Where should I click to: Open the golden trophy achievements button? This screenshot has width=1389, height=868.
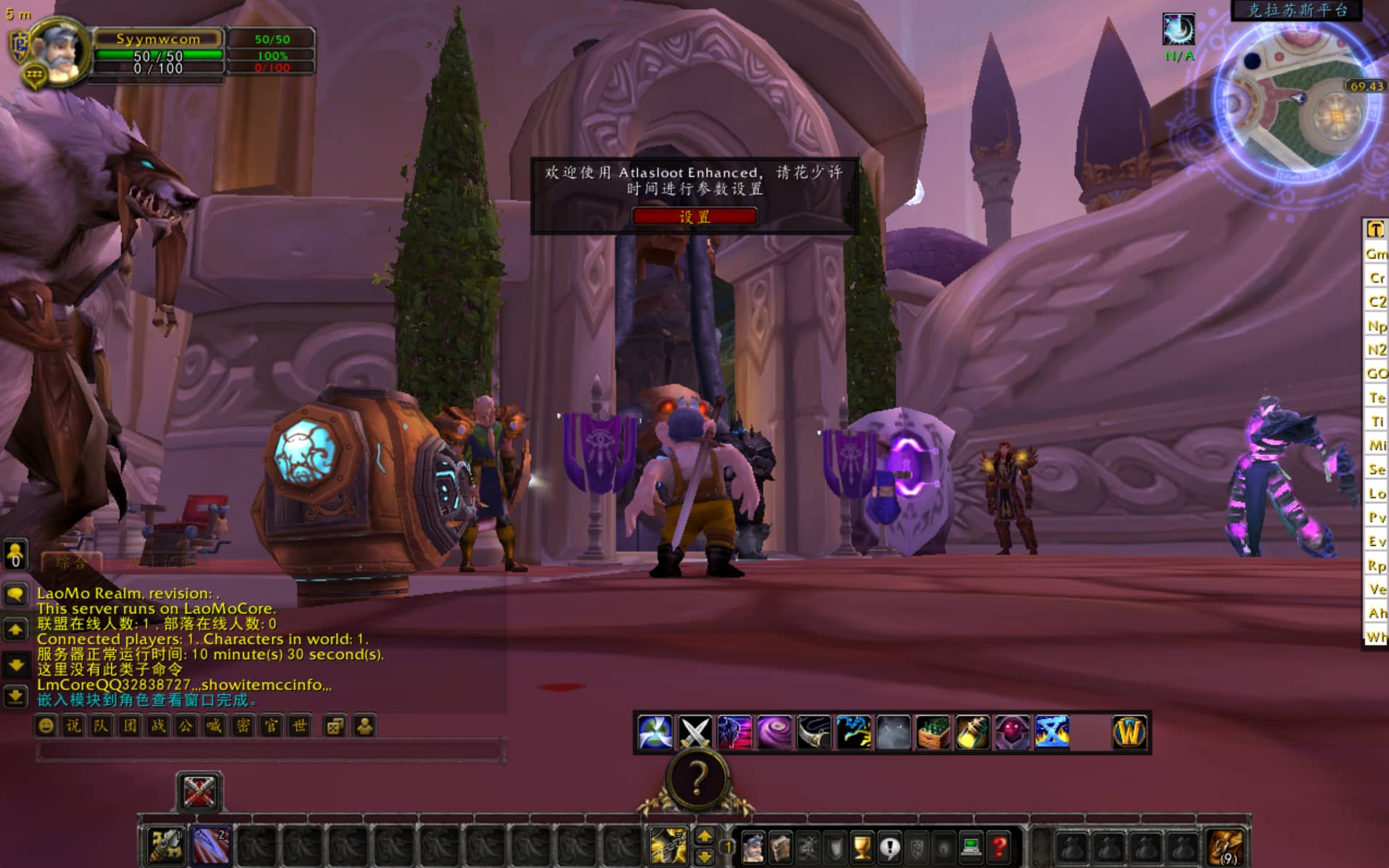point(861,846)
